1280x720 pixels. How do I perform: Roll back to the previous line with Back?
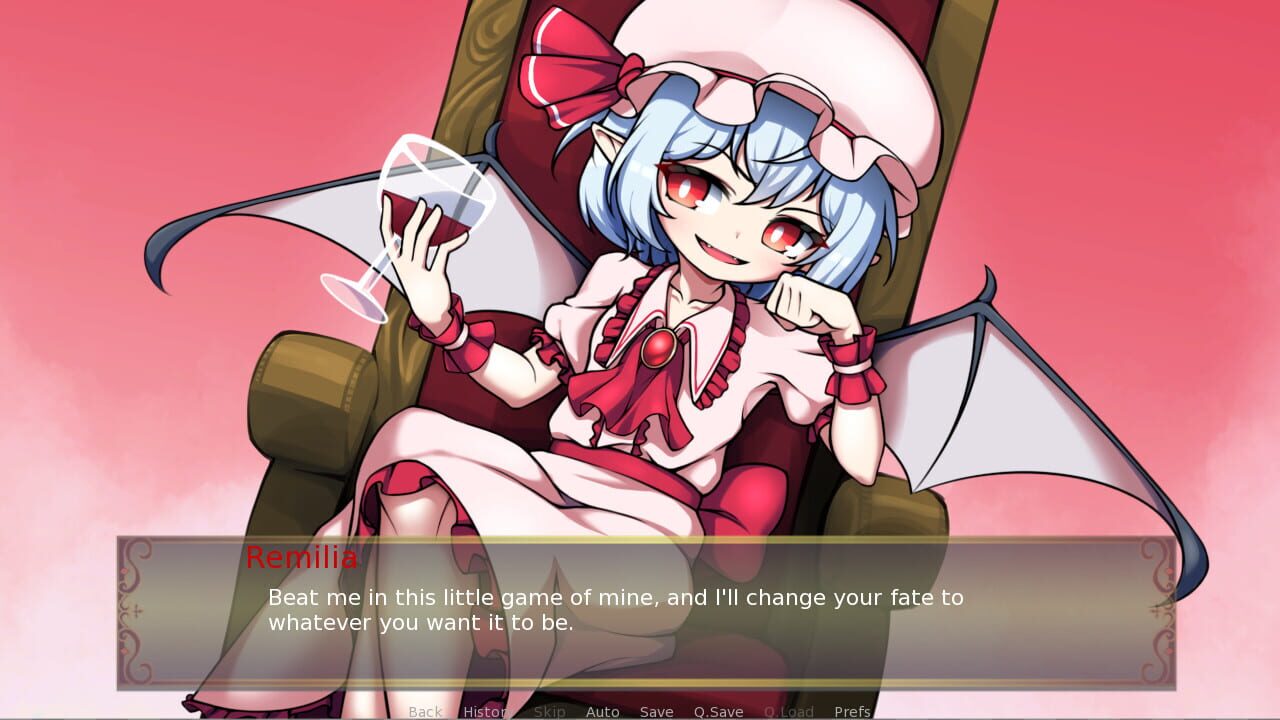click(x=425, y=711)
